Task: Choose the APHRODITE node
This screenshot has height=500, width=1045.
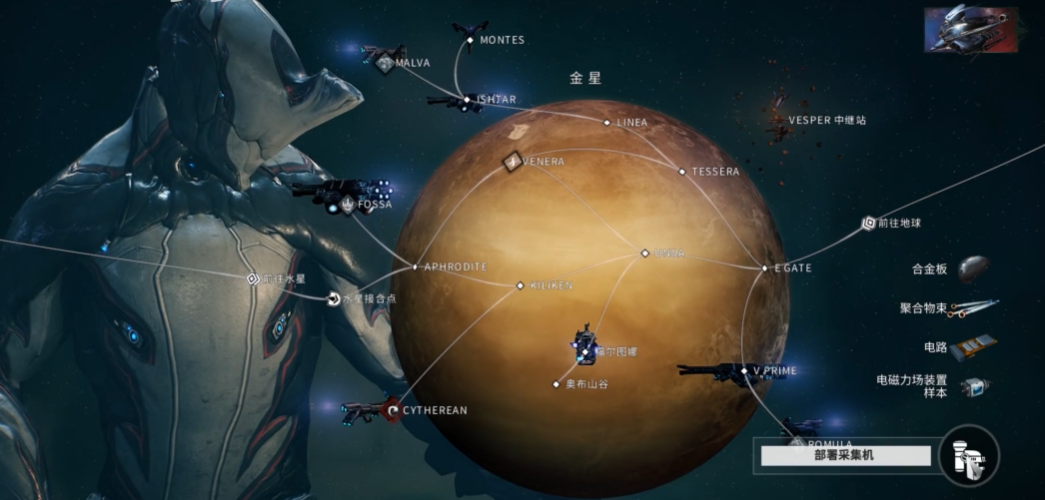Action: 415,267
